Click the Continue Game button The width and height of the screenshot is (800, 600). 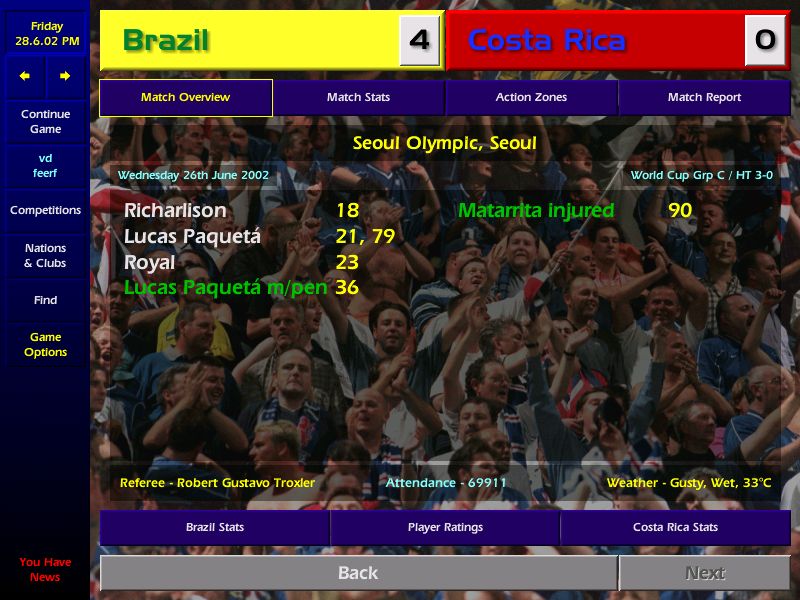(x=45, y=122)
